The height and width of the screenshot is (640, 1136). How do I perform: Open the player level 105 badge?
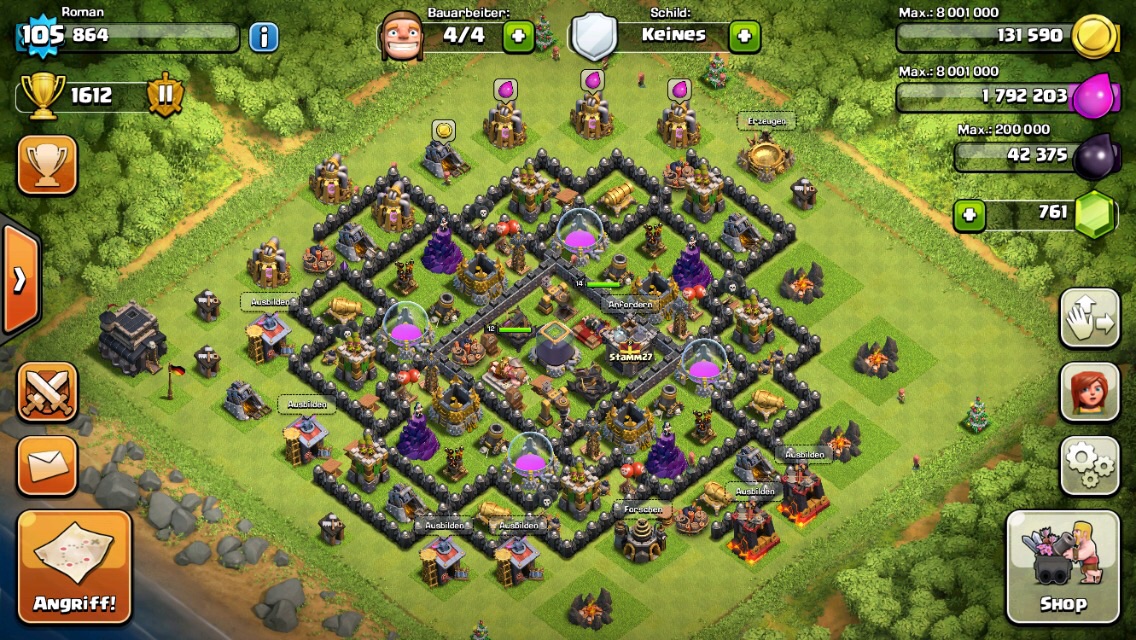click(41, 36)
